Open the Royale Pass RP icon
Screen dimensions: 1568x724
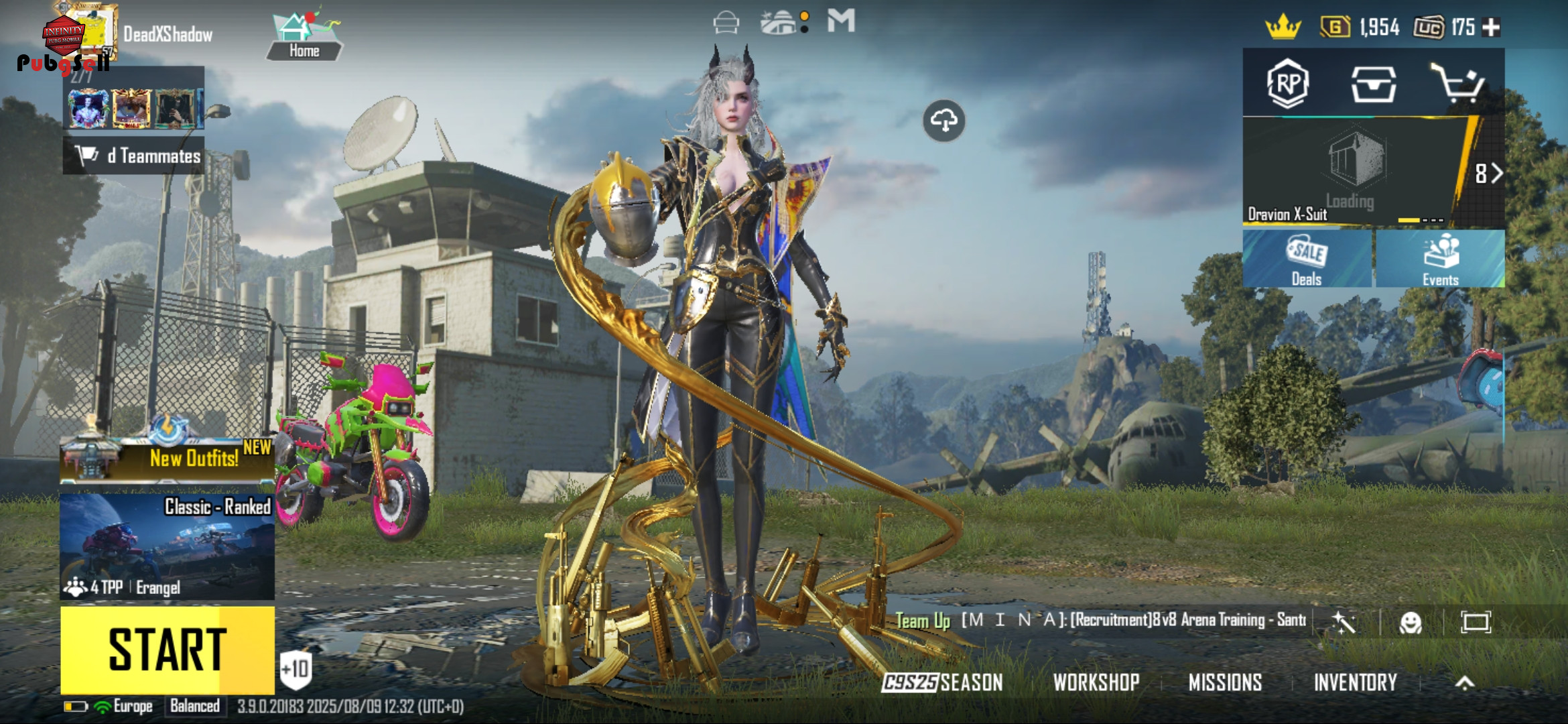click(1288, 84)
